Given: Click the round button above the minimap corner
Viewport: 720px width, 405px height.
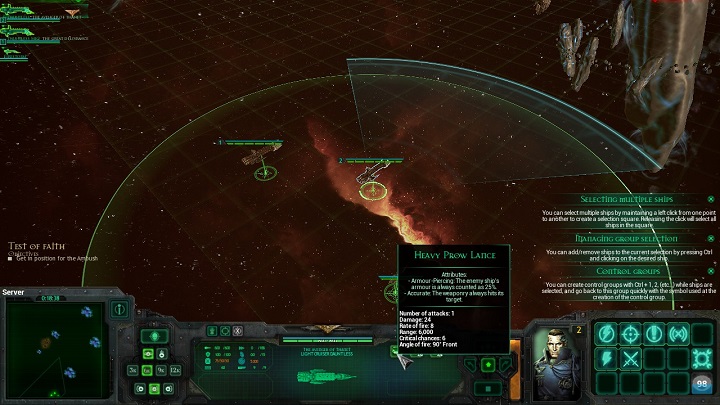Looking at the screenshot, I should 119,309.
